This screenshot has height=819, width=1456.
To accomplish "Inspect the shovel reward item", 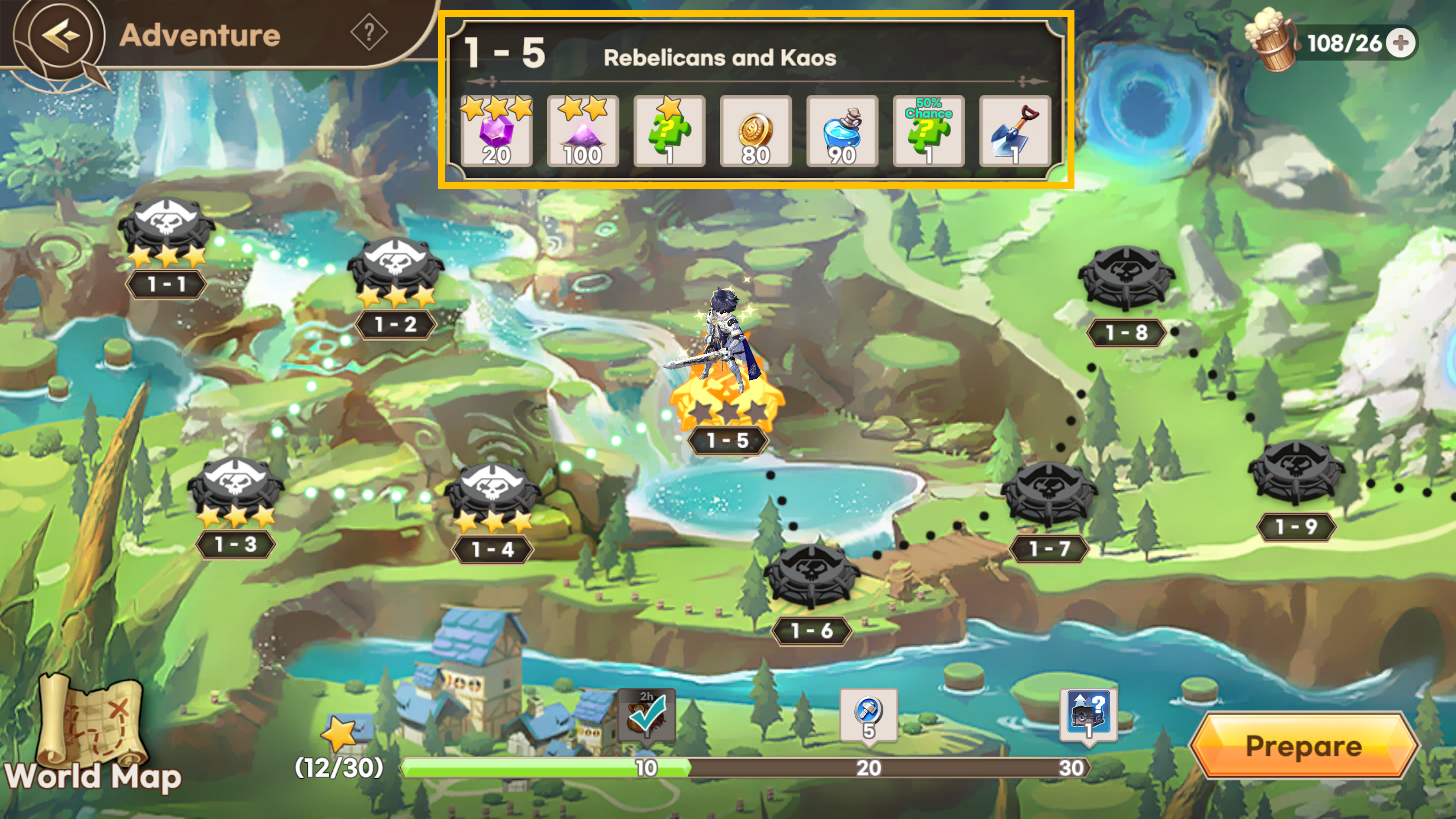I will pos(1015,132).
